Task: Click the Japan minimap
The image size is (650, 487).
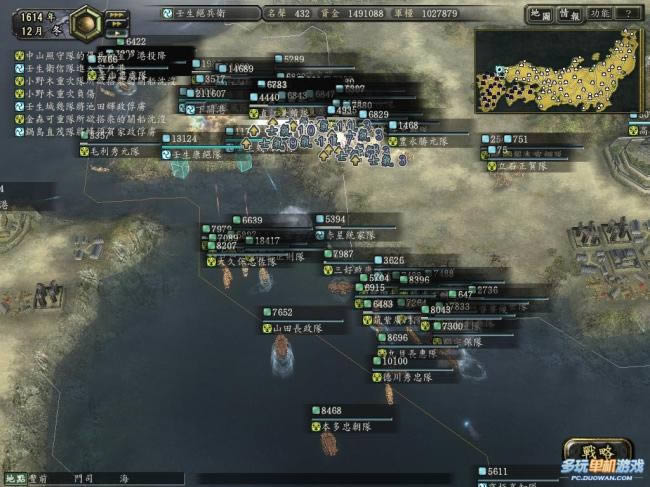Action: pyautogui.click(x=558, y=71)
